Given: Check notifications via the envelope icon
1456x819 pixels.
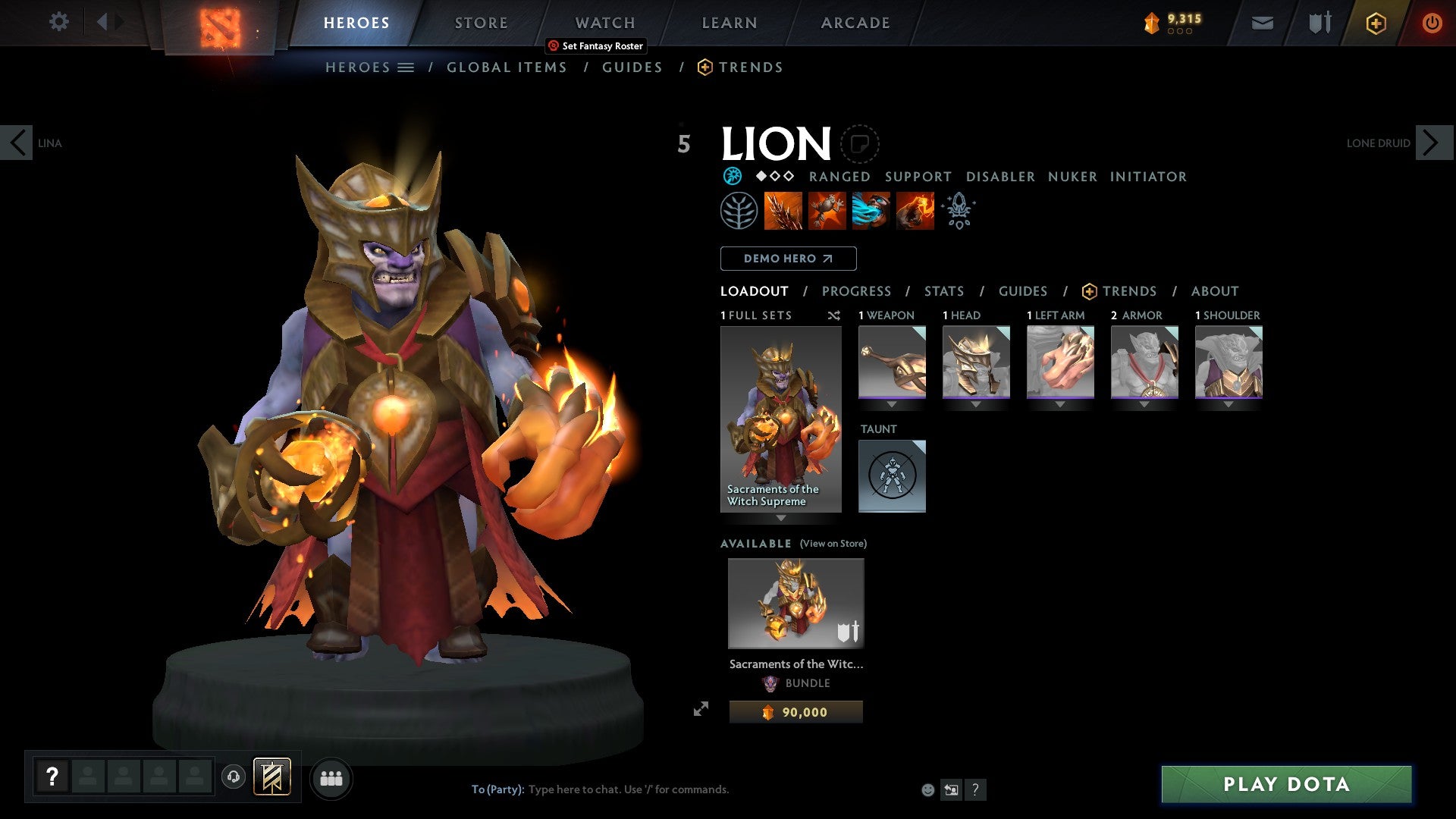Looking at the screenshot, I should click(x=1263, y=23).
